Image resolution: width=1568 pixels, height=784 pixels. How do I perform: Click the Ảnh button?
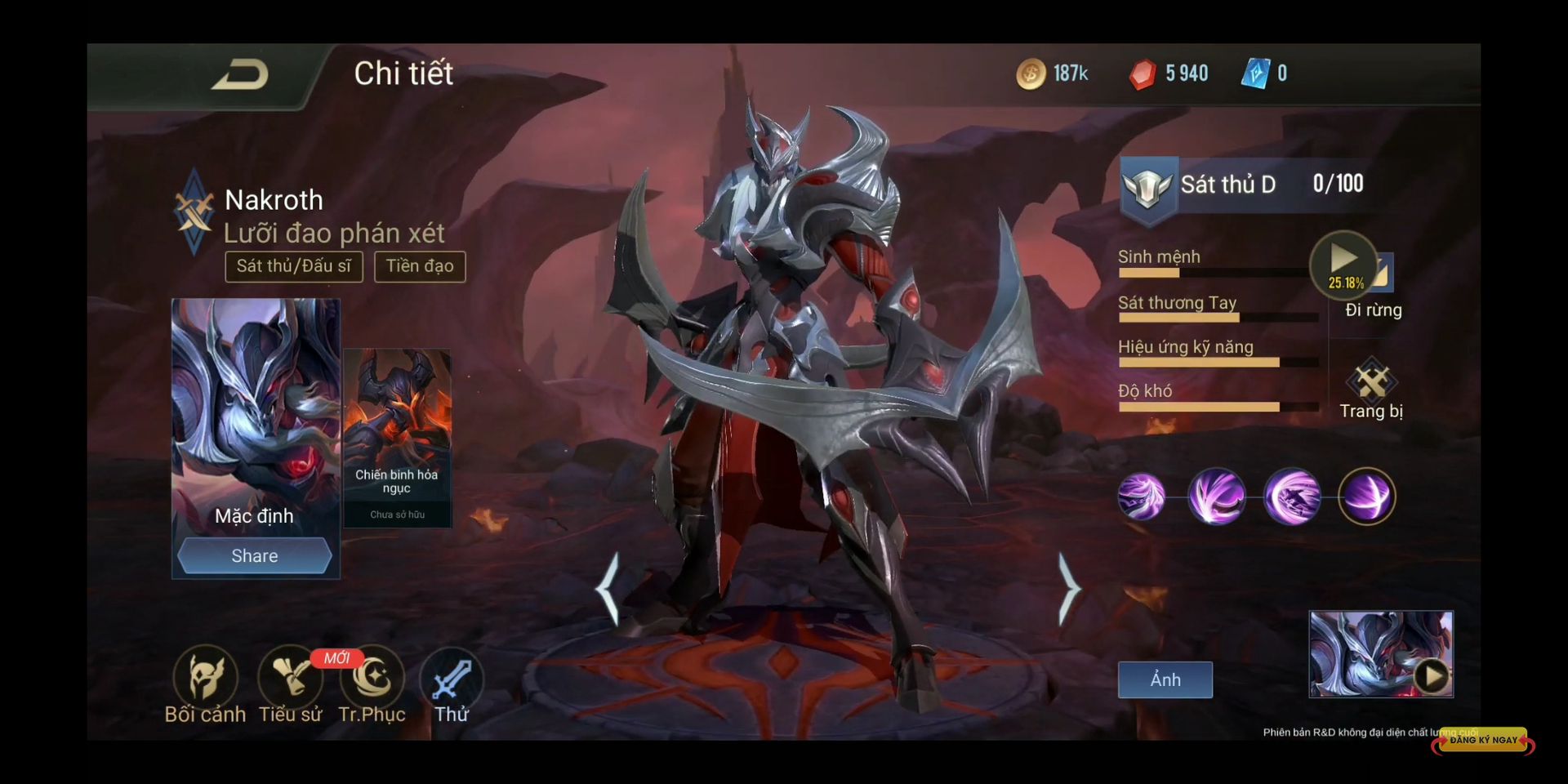coord(1165,679)
